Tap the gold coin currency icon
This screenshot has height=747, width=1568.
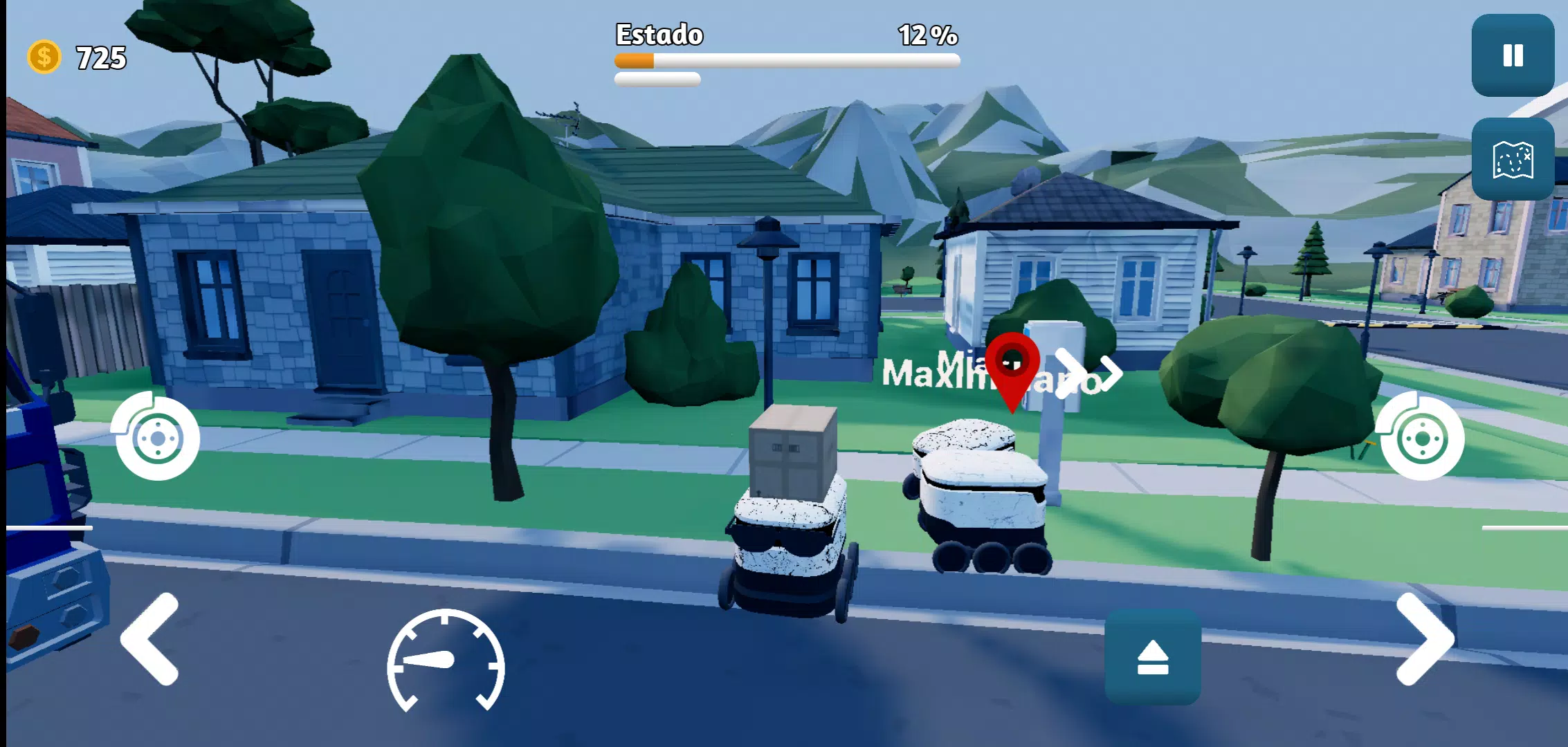click(44, 57)
